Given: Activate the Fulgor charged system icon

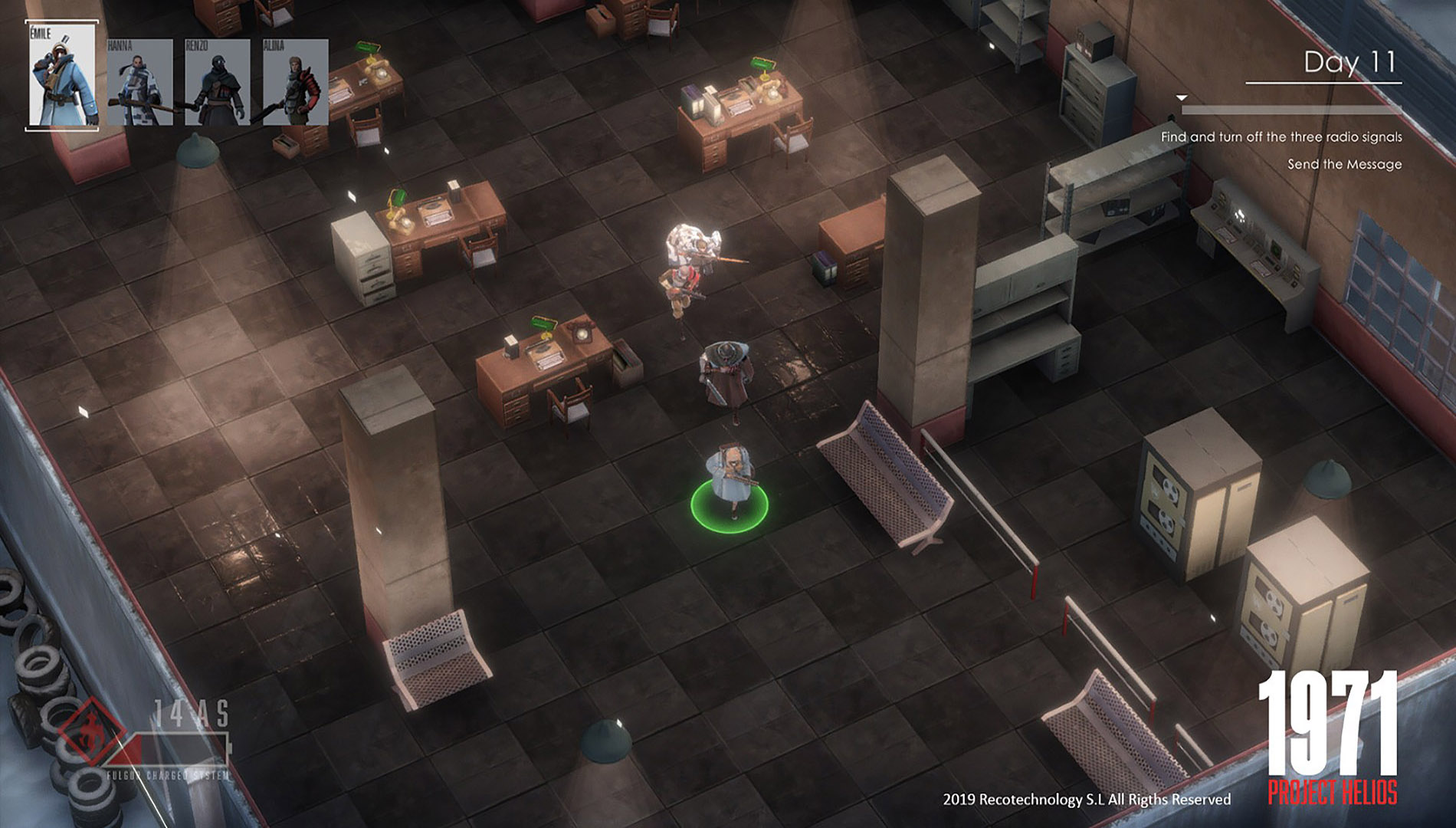Looking at the screenshot, I should [92, 733].
